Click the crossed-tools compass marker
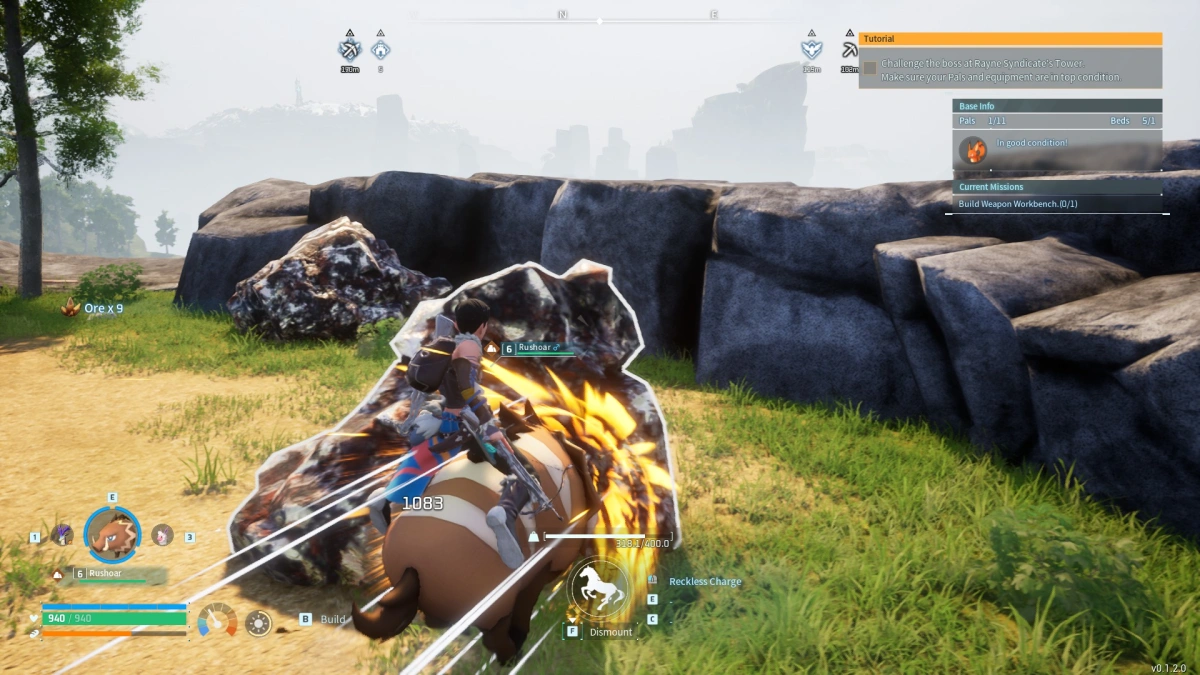 tap(349, 49)
